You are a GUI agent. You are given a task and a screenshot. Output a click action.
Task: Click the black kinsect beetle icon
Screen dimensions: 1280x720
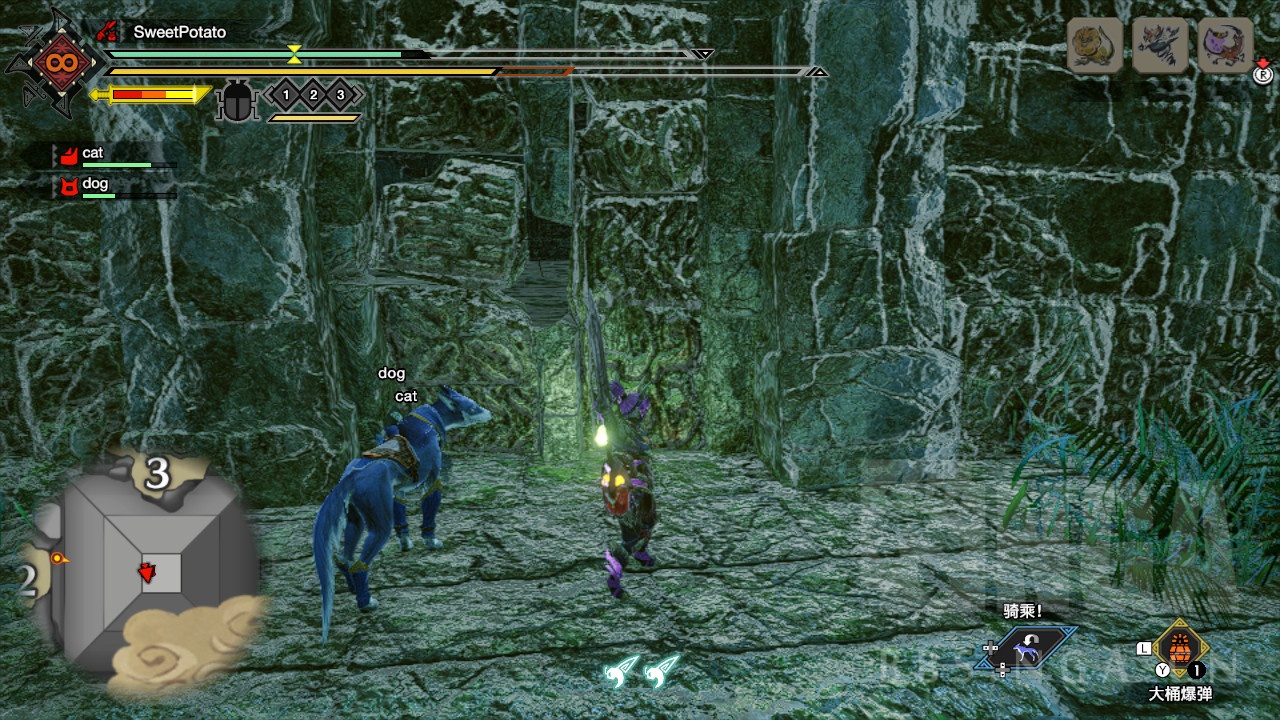pyautogui.click(x=237, y=101)
